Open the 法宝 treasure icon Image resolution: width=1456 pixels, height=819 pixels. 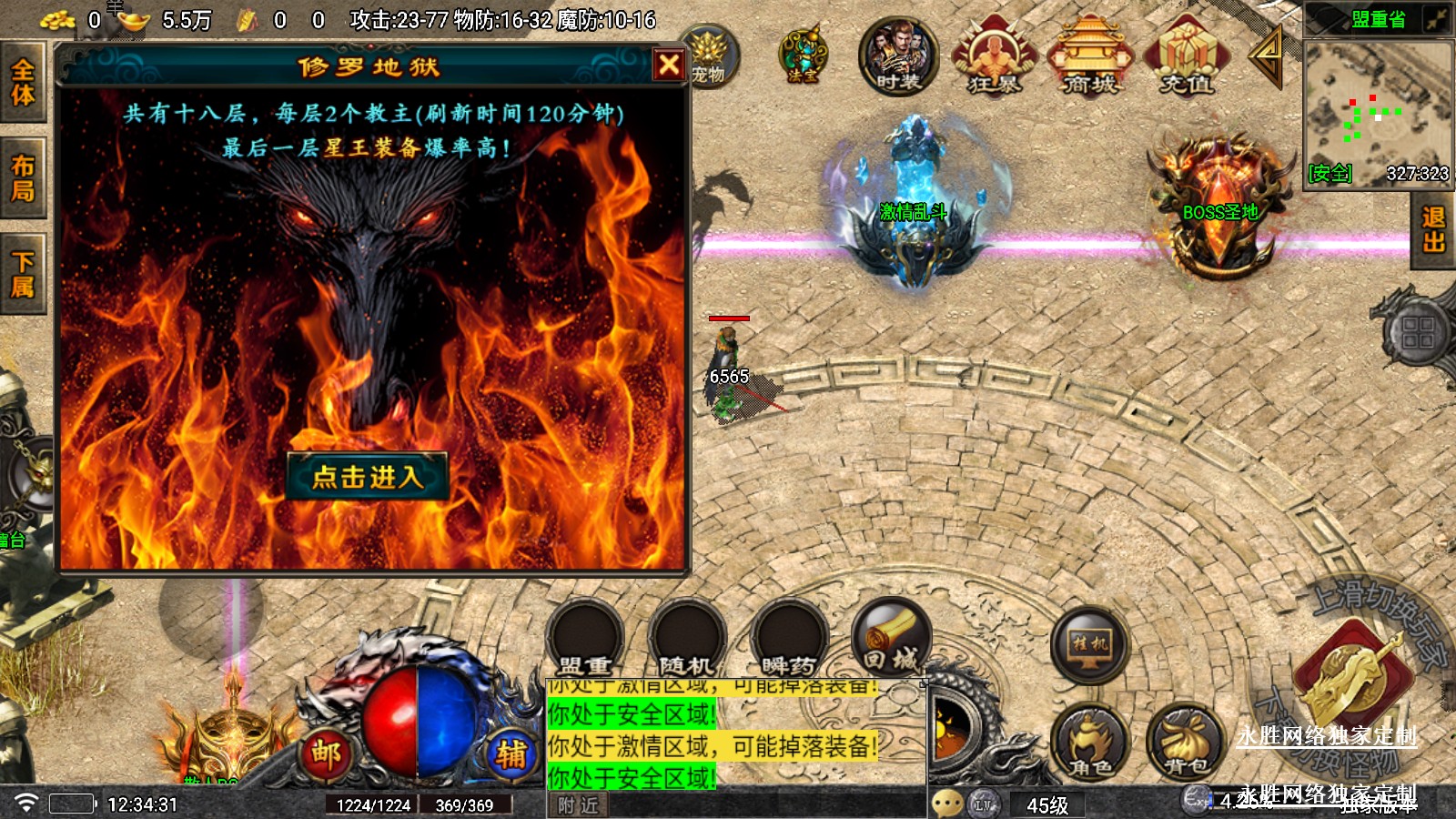pos(803,56)
